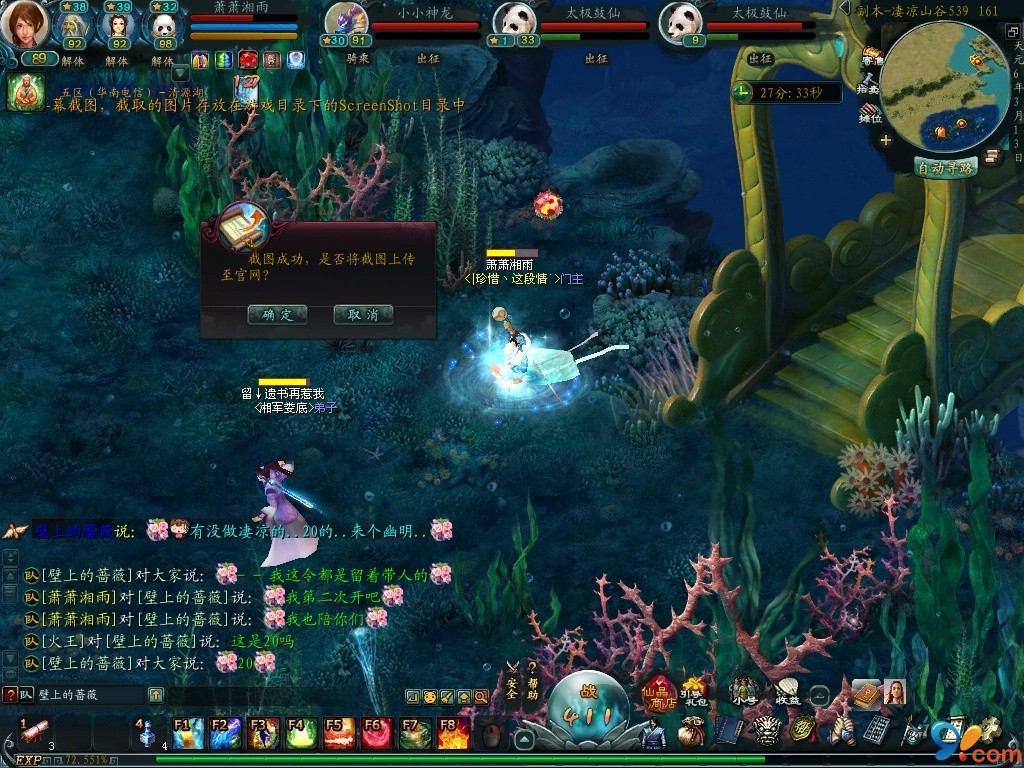Cancel the upload with 取消
Image resolution: width=1024 pixels, height=768 pixels.
pos(363,314)
